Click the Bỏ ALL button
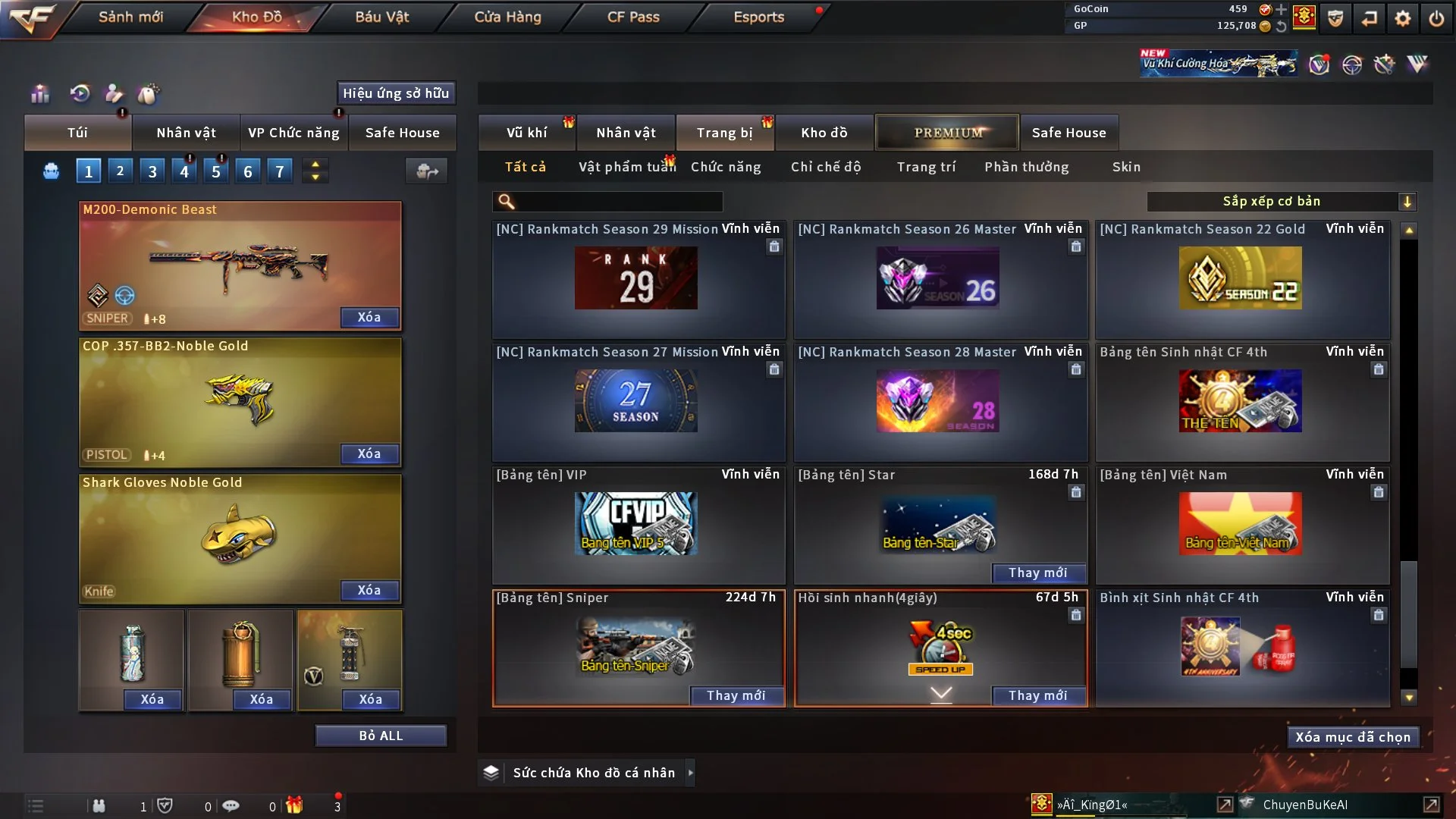The width and height of the screenshot is (1456, 819). click(x=381, y=736)
